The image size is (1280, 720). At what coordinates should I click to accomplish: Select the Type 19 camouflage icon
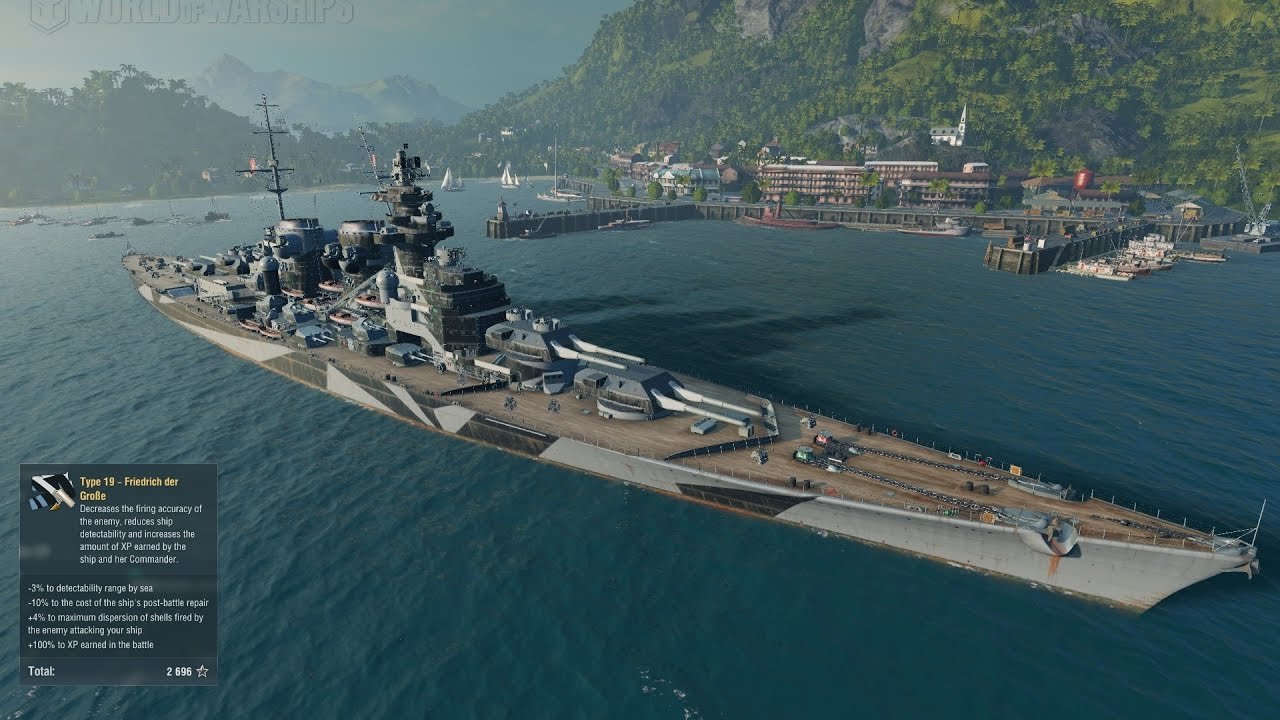52,491
